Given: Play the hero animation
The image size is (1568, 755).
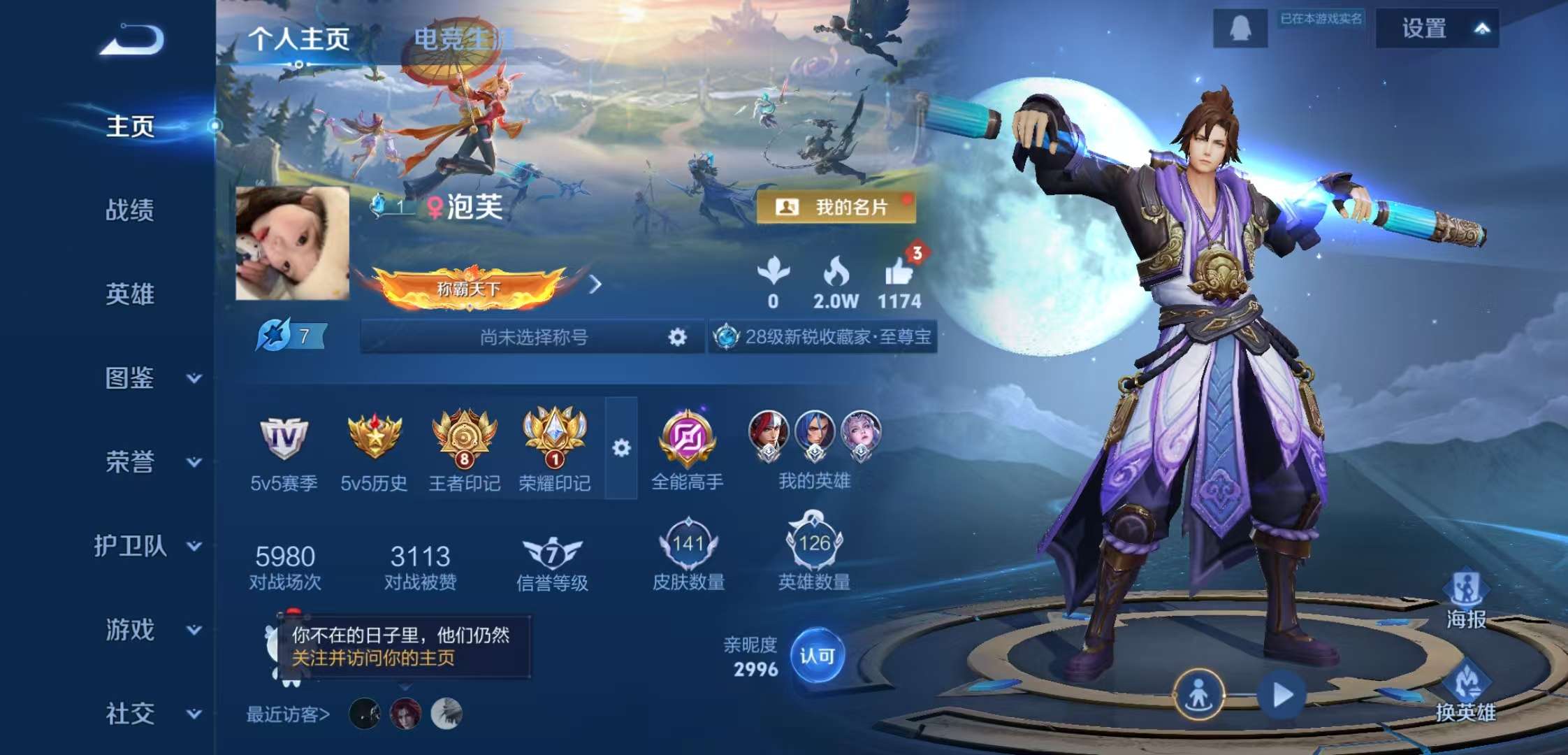Looking at the screenshot, I should tap(1282, 695).
